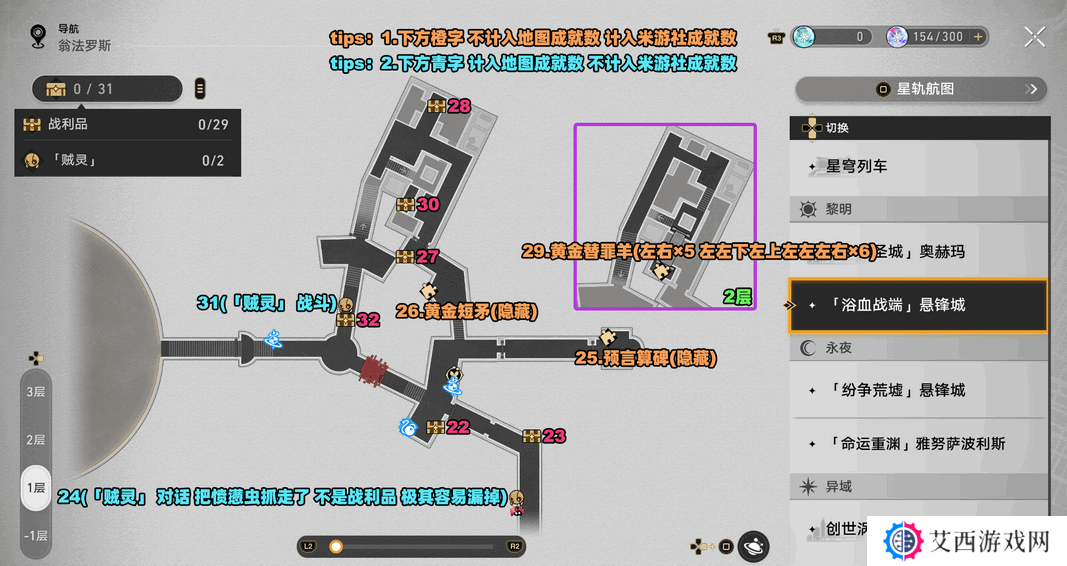Open the 星轨航图 star rail map
1067x566 pixels.
coord(920,89)
